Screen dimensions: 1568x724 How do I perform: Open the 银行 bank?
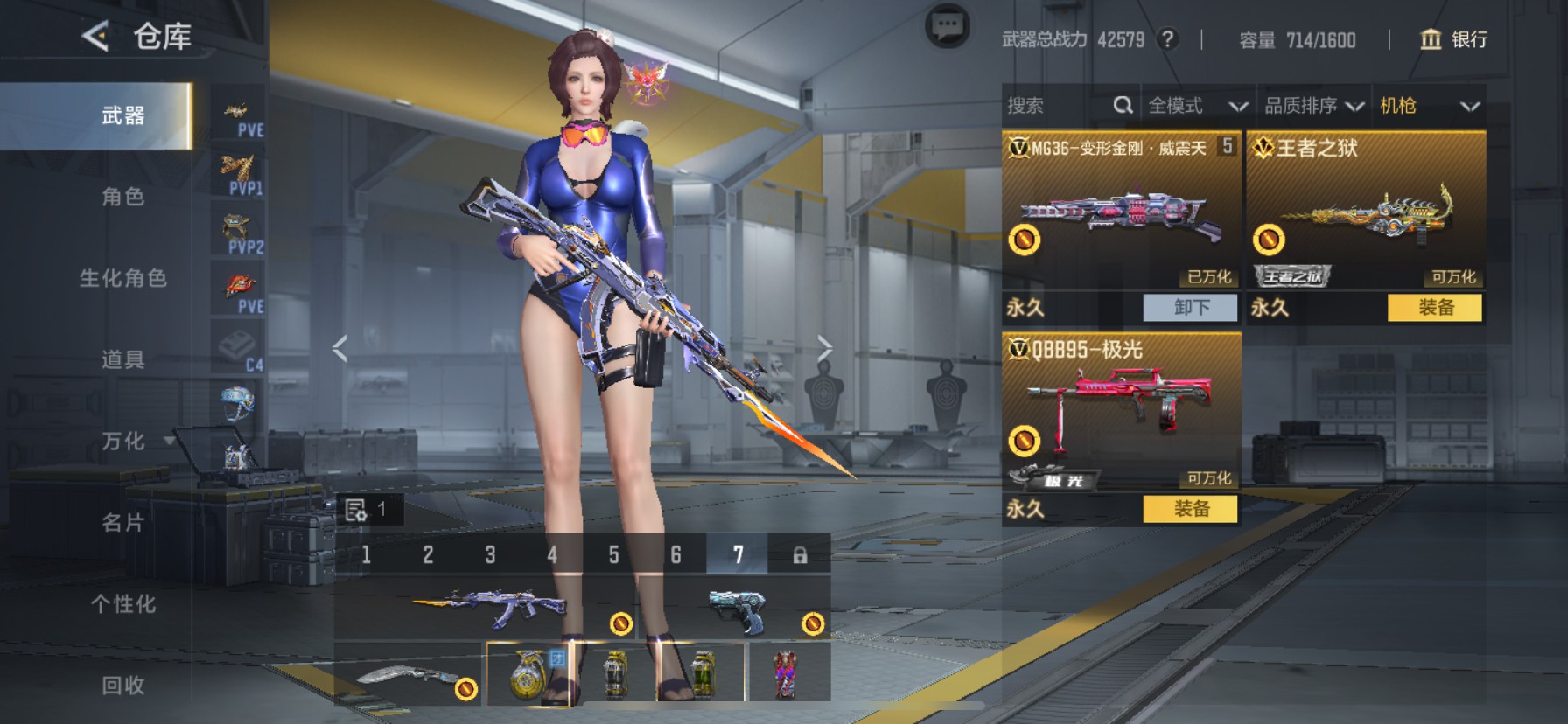pos(1453,39)
